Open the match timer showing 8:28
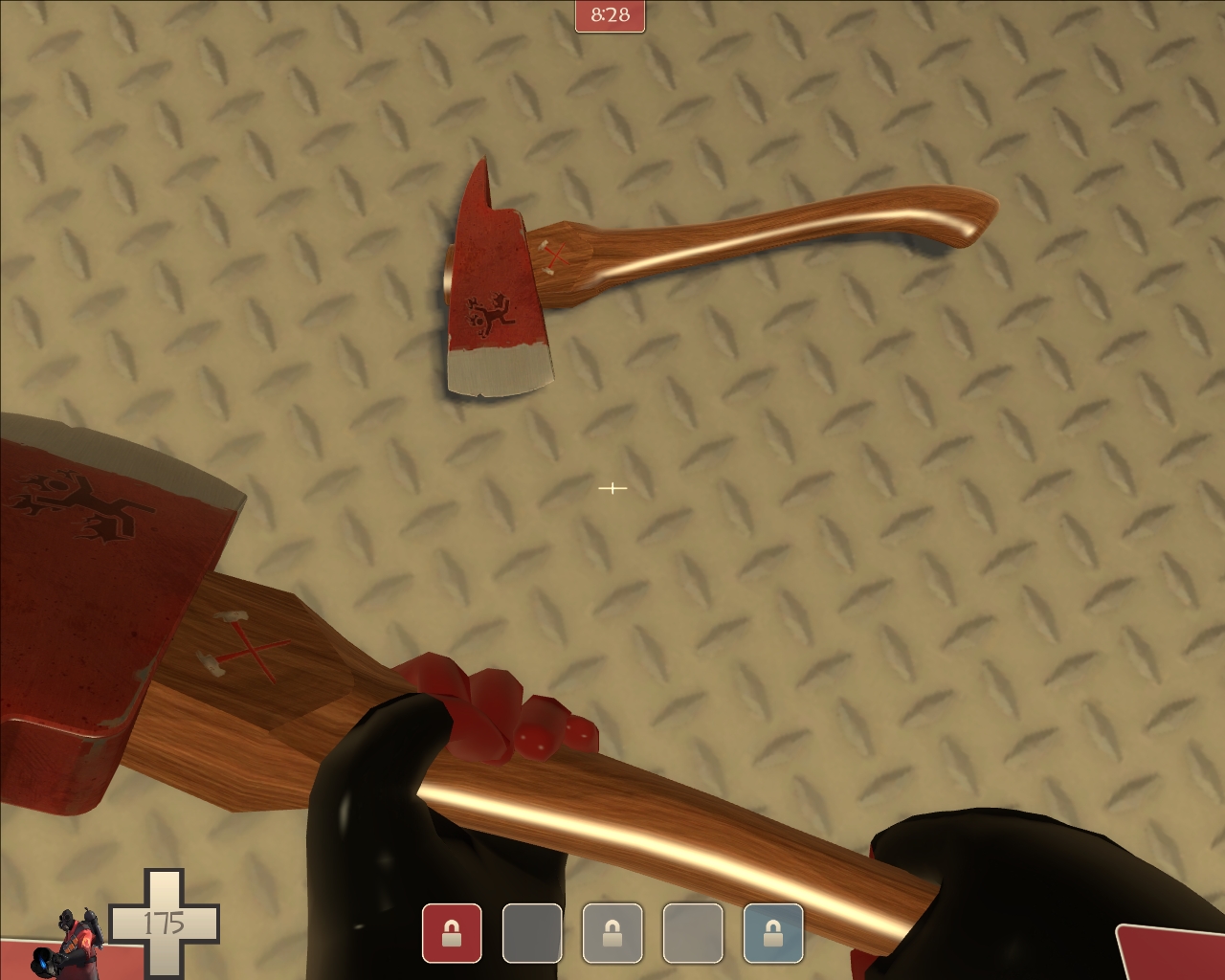This screenshot has width=1225, height=980. [612, 15]
